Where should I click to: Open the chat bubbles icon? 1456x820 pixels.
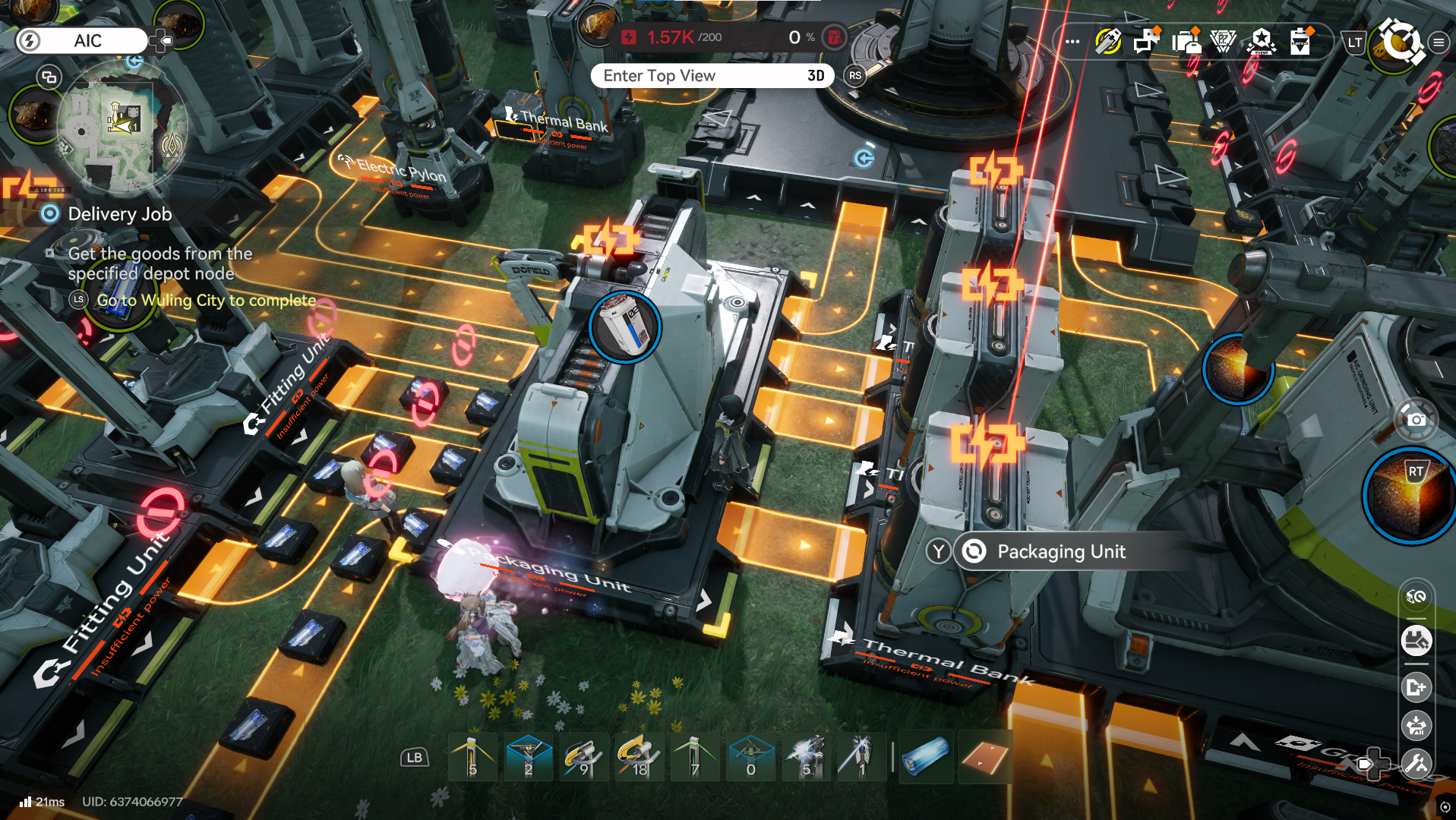pyautogui.click(x=1145, y=42)
